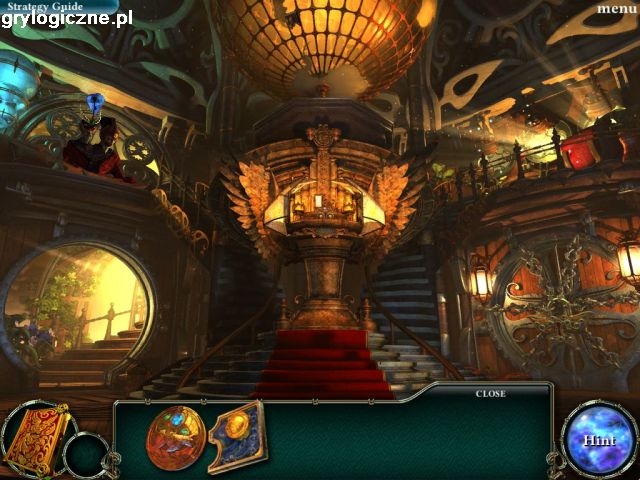Close the inventory panel
The height and width of the screenshot is (480, 640).
(x=490, y=394)
